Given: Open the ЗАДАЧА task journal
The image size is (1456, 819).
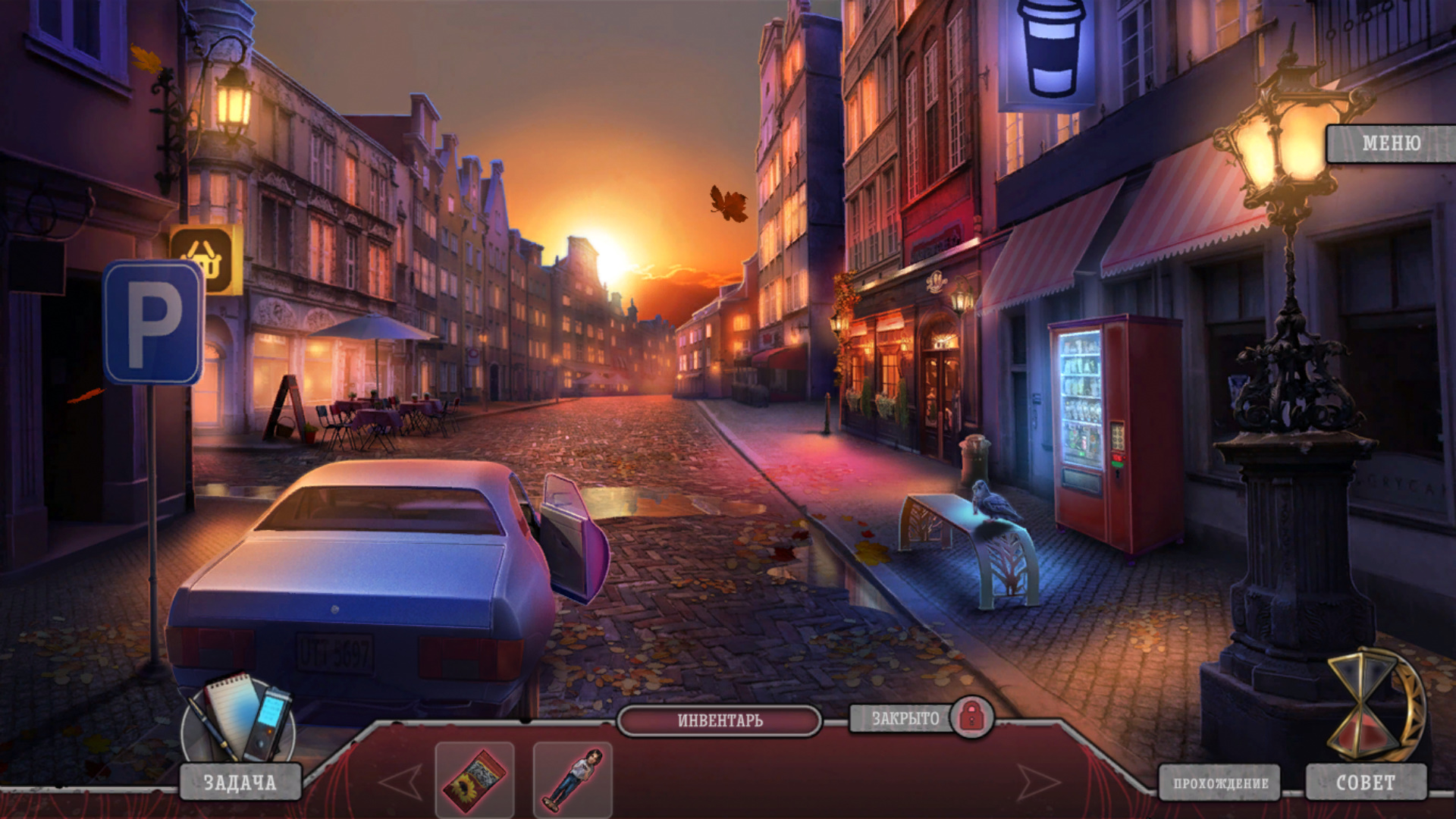Looking at the screenshot, I should (x=240, y=783).
